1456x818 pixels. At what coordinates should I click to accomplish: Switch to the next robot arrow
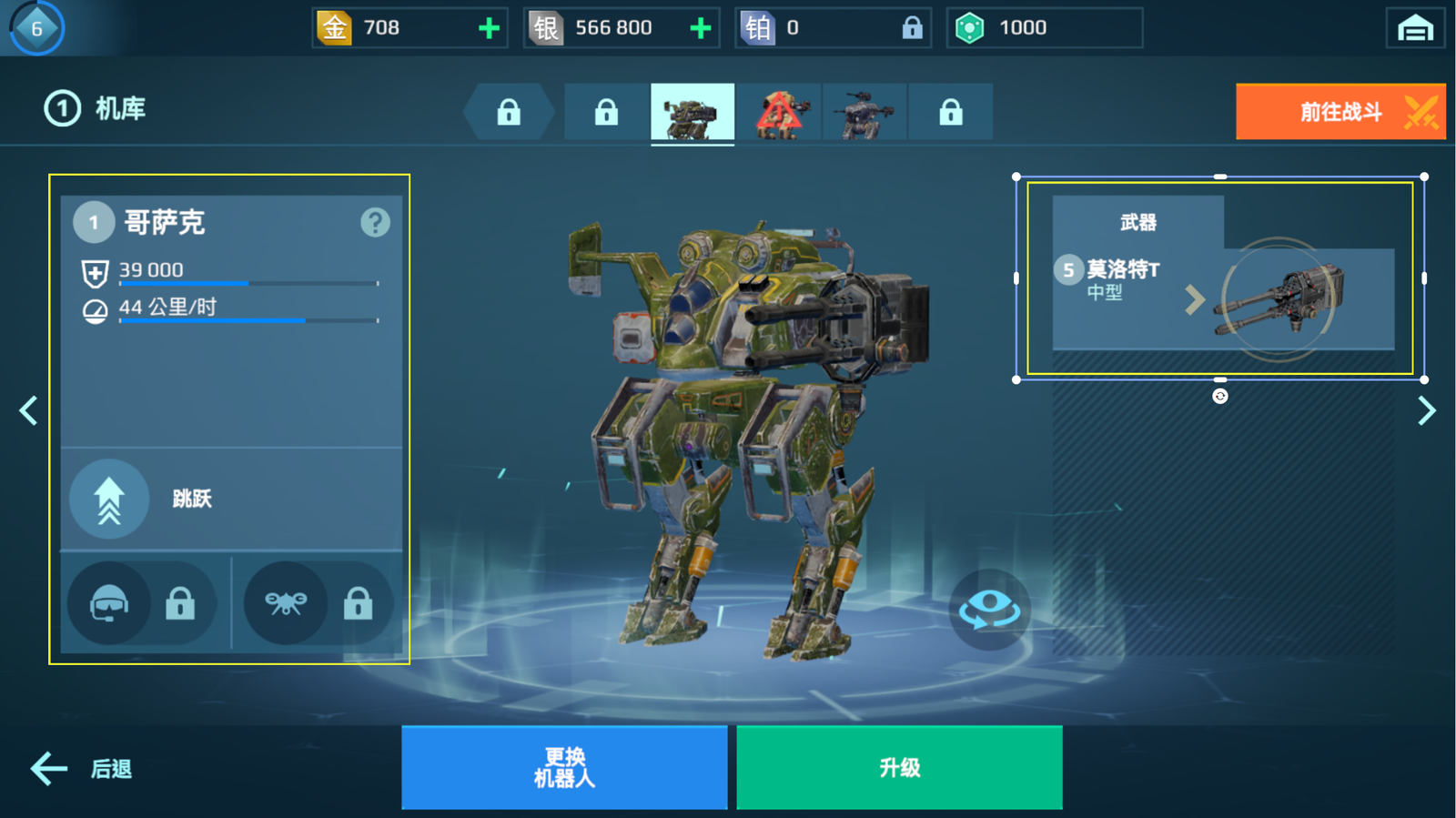pyautogui.click(x=1426, y=410)
